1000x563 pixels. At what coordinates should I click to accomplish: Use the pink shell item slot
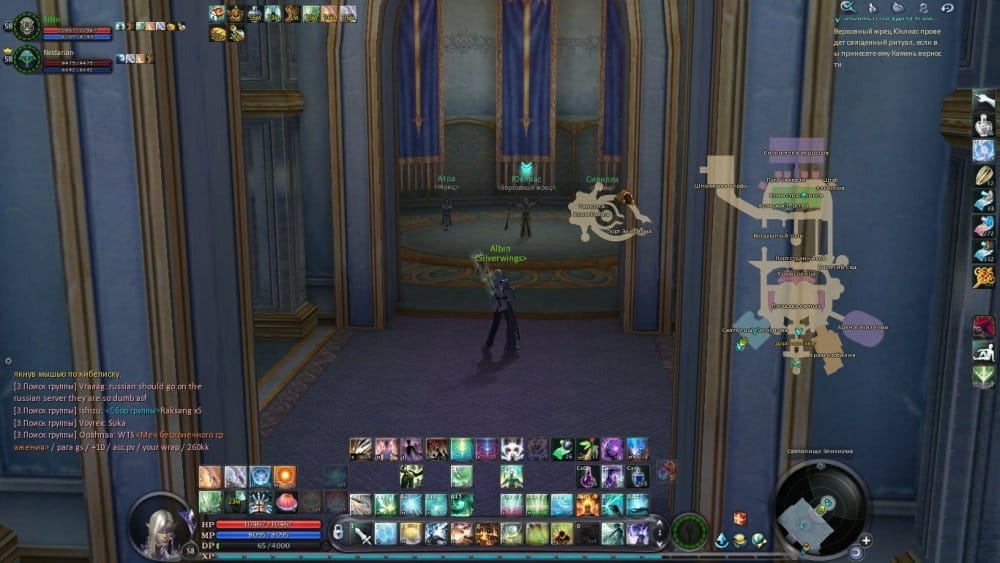coord(285,501)
